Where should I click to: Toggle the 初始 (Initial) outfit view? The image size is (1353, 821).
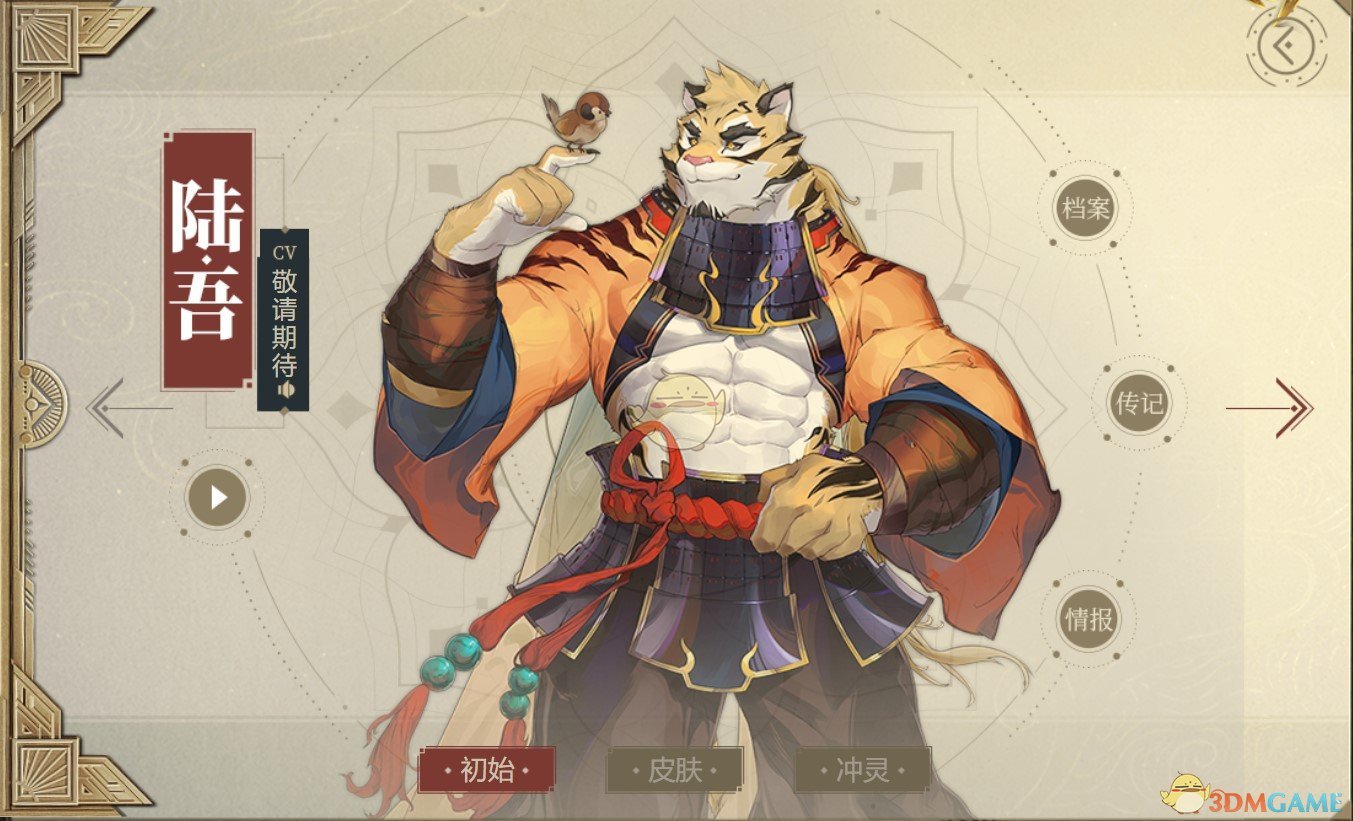tap(490, 770)
